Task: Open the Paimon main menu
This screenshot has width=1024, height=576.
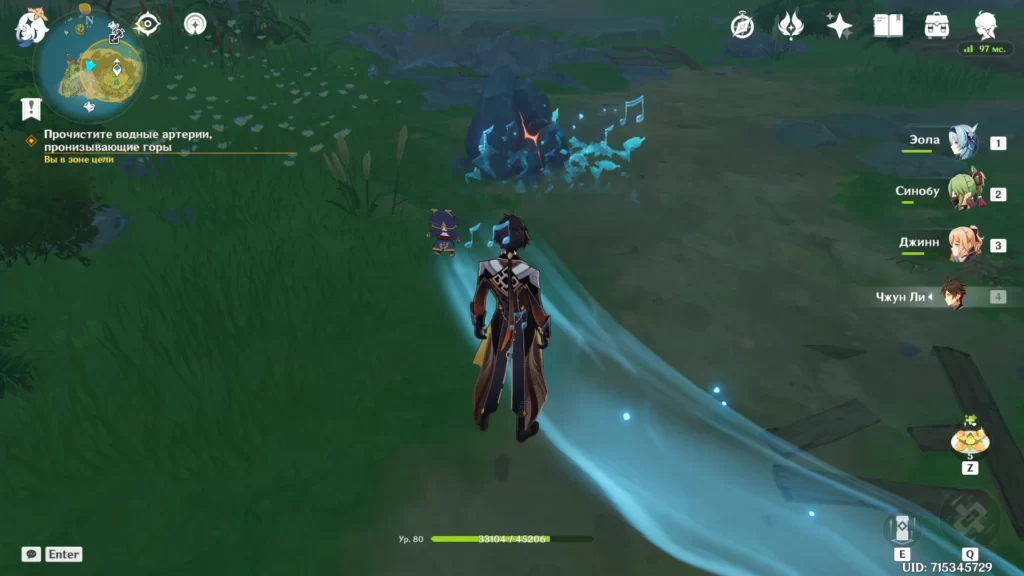Action: [30, 27]
